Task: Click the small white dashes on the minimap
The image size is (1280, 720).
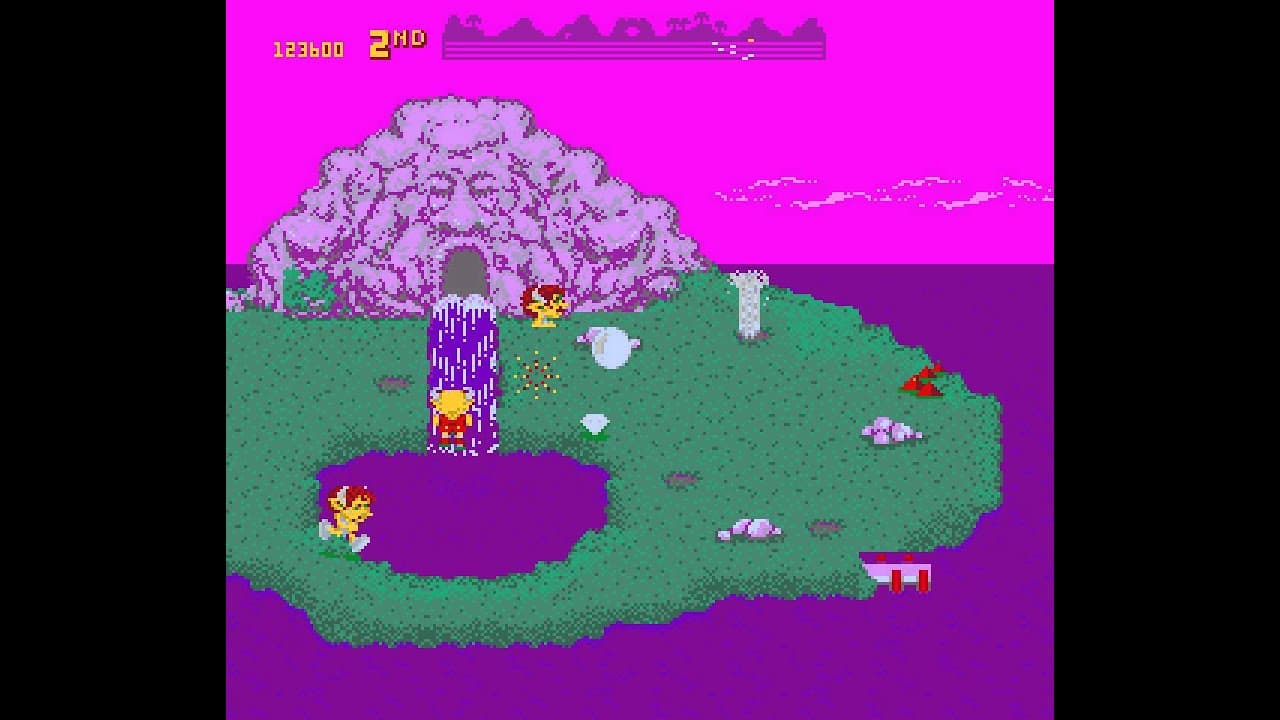Action: coord(735,48)
